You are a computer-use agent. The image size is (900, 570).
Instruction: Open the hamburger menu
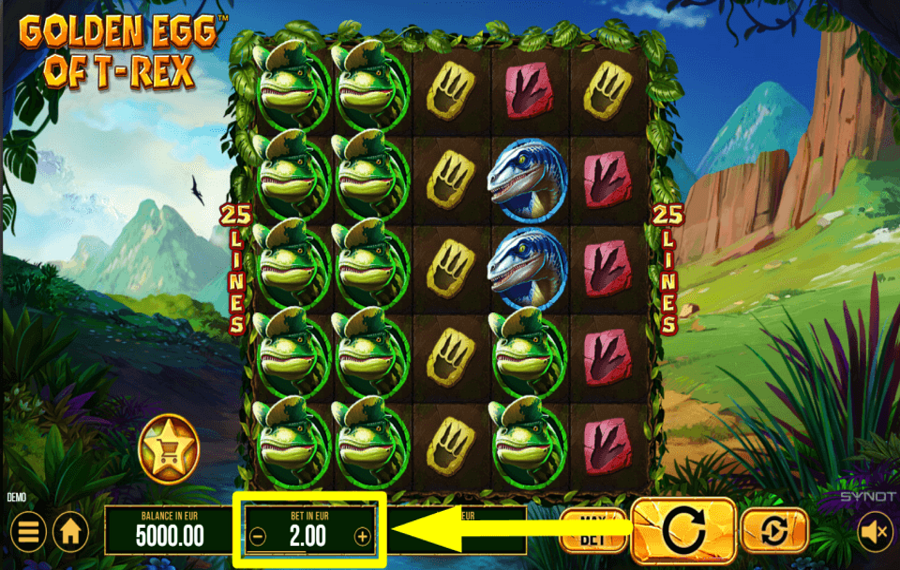point(27,530)
